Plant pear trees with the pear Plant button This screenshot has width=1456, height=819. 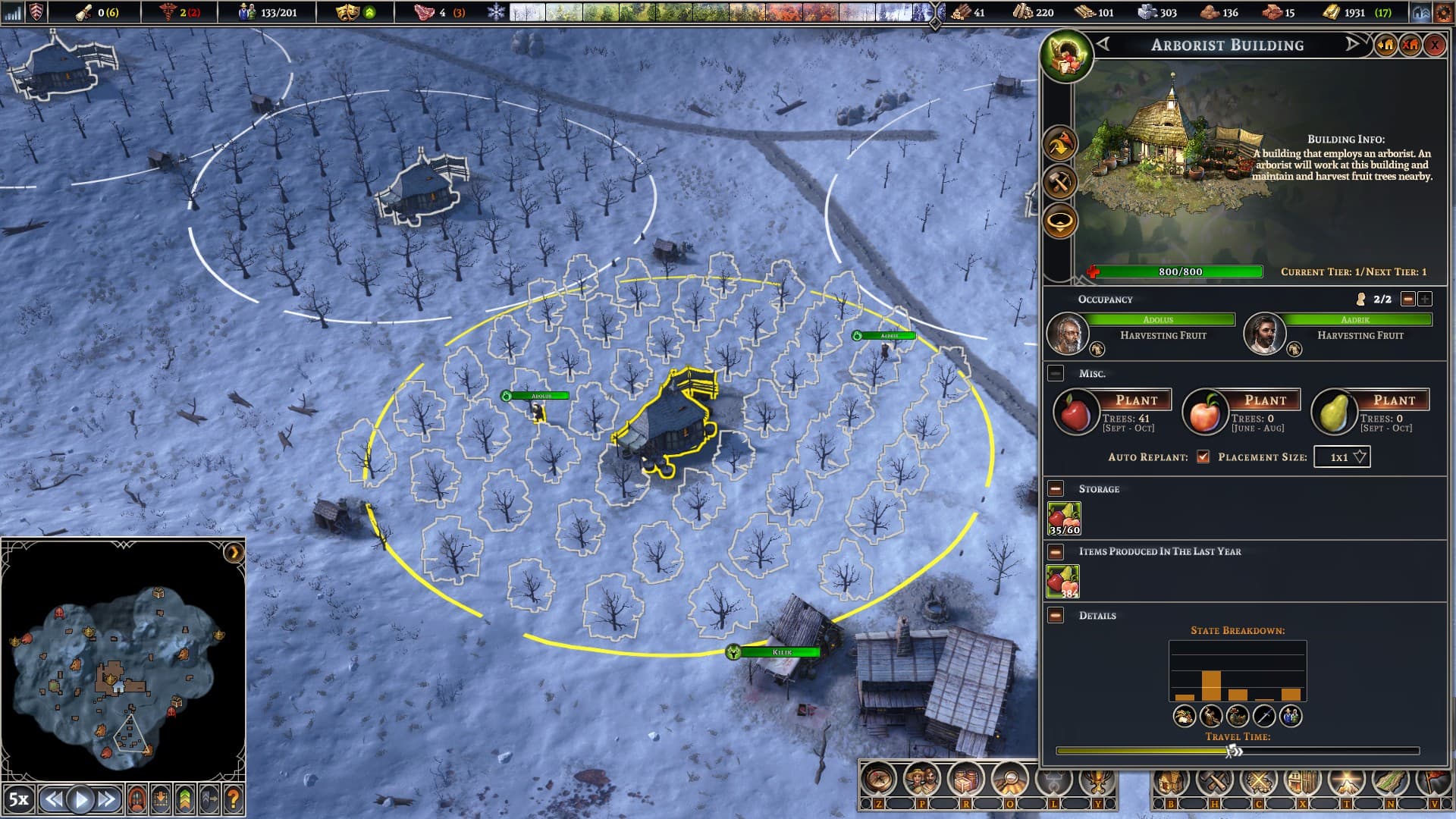[1394, 400]
